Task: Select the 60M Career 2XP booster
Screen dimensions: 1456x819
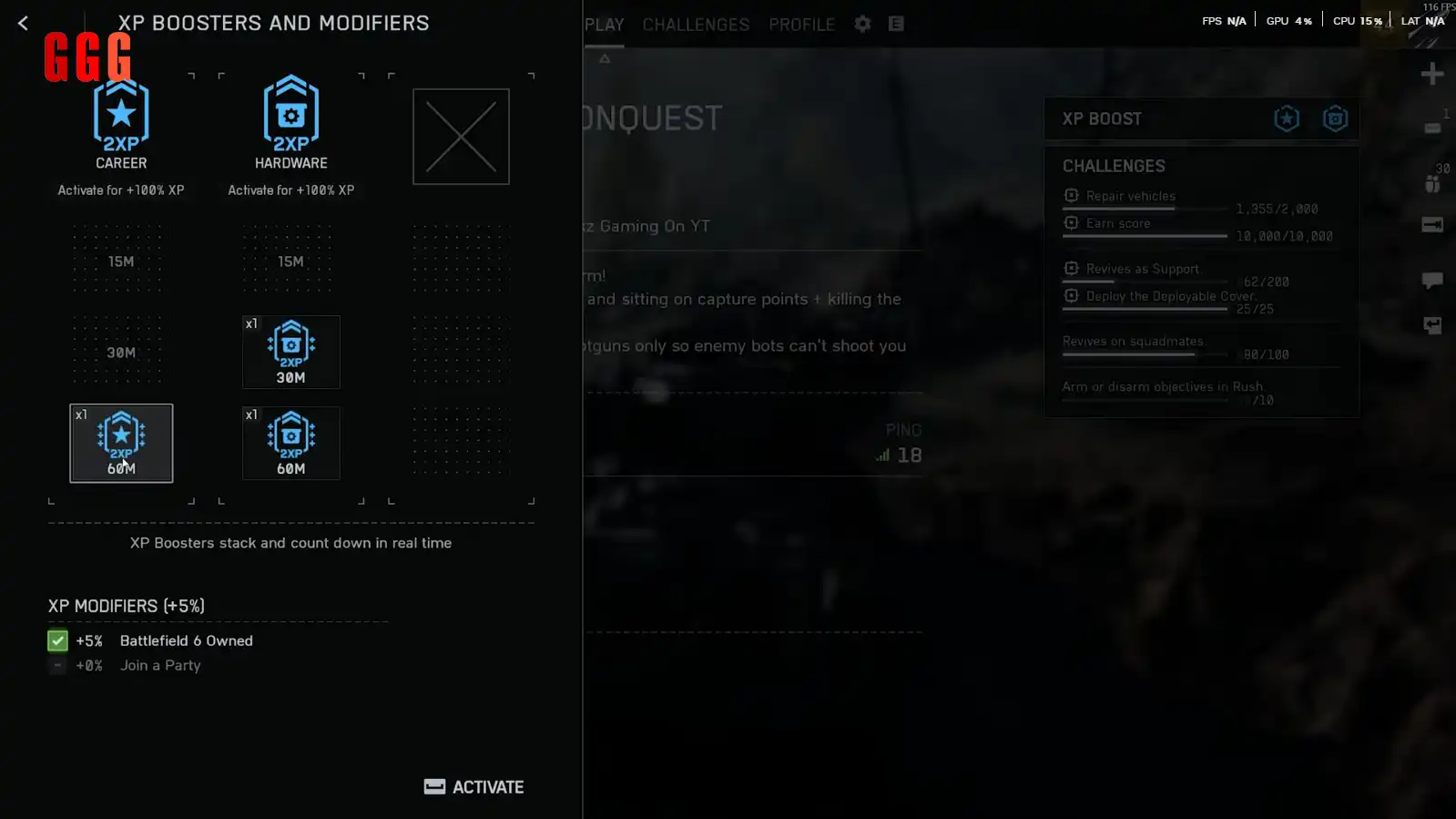Action: pos(121,443)
